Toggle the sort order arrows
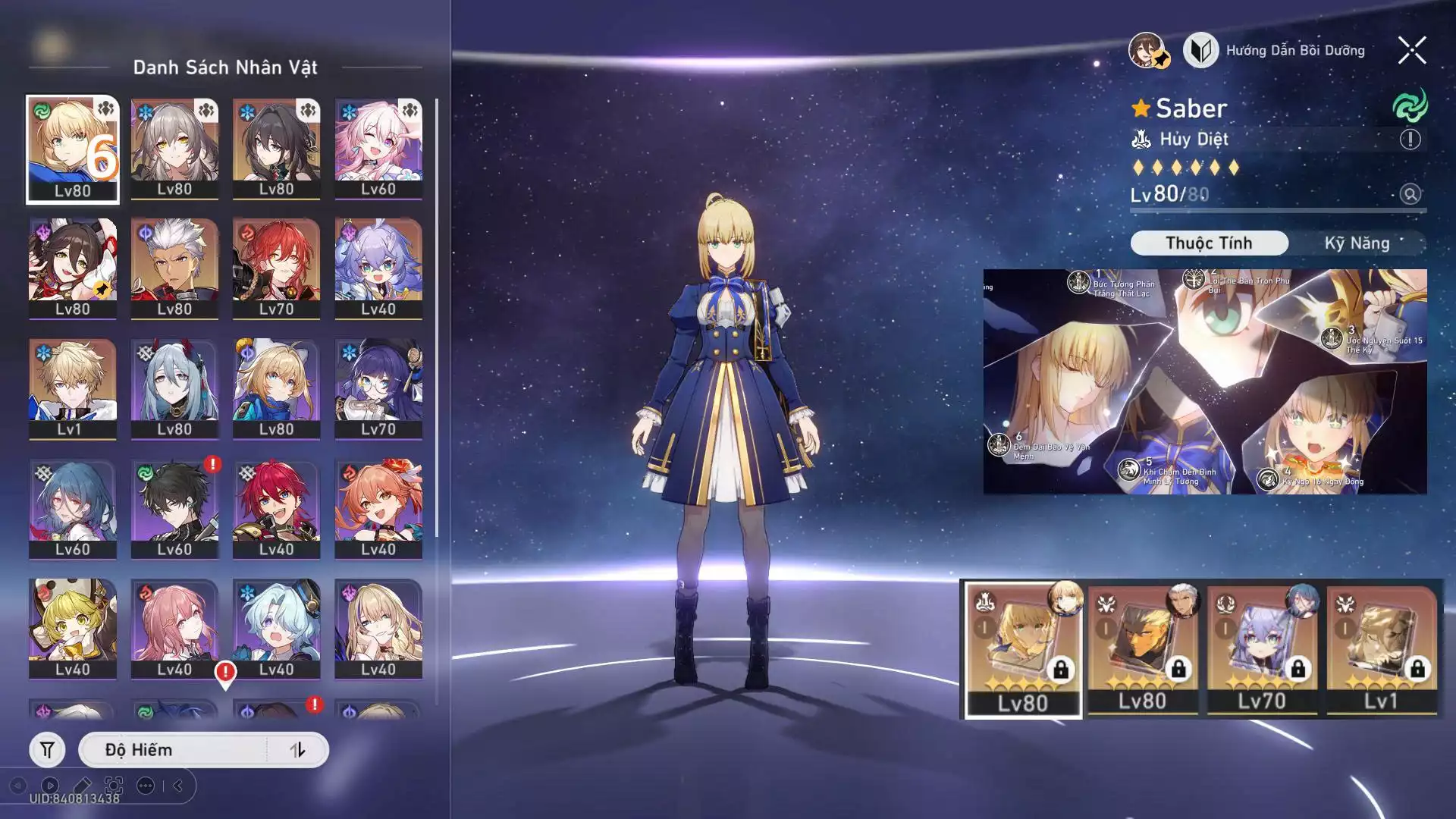 [297, 750]
